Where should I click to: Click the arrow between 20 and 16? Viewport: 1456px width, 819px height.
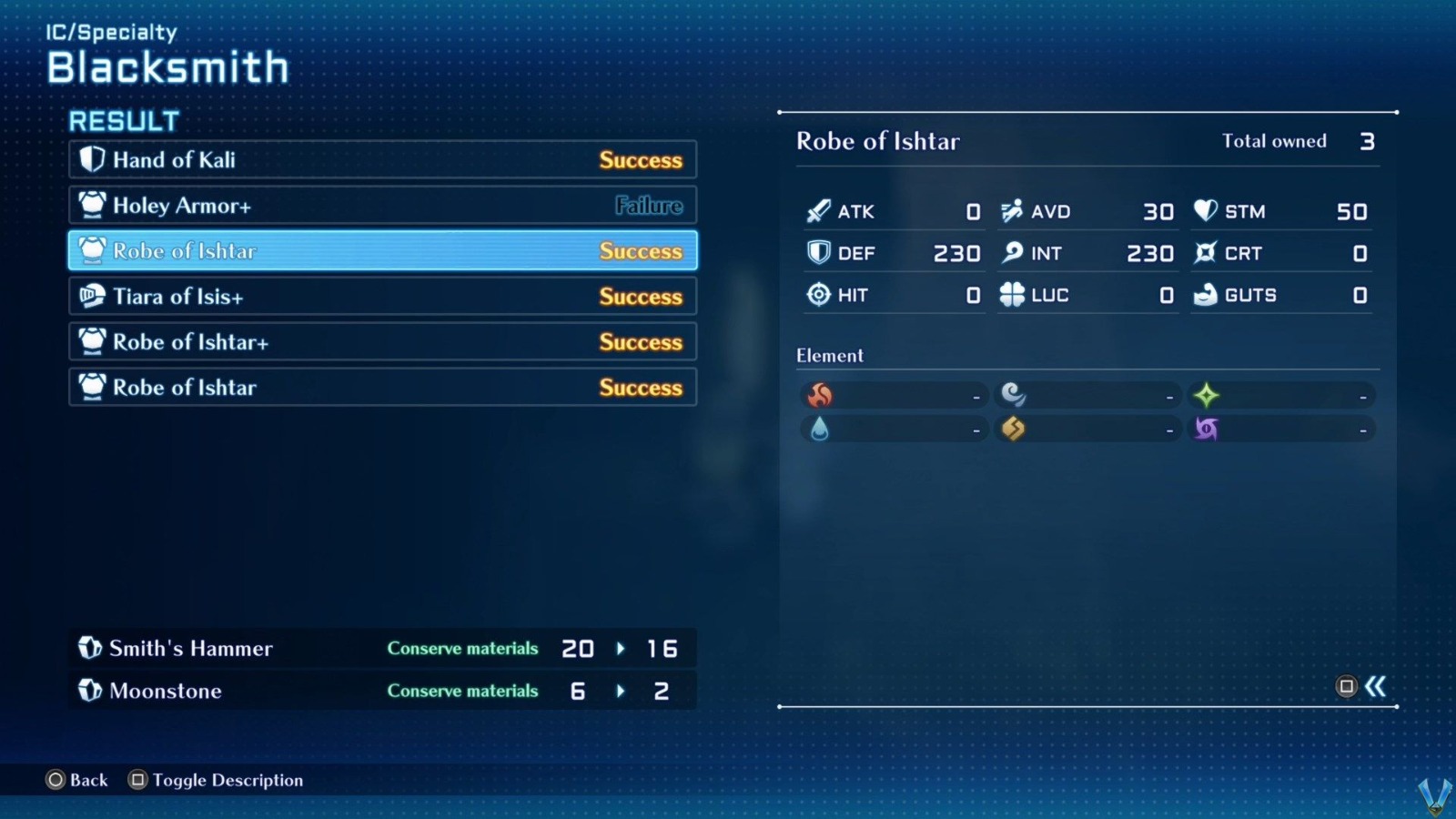tap(622, 649)
